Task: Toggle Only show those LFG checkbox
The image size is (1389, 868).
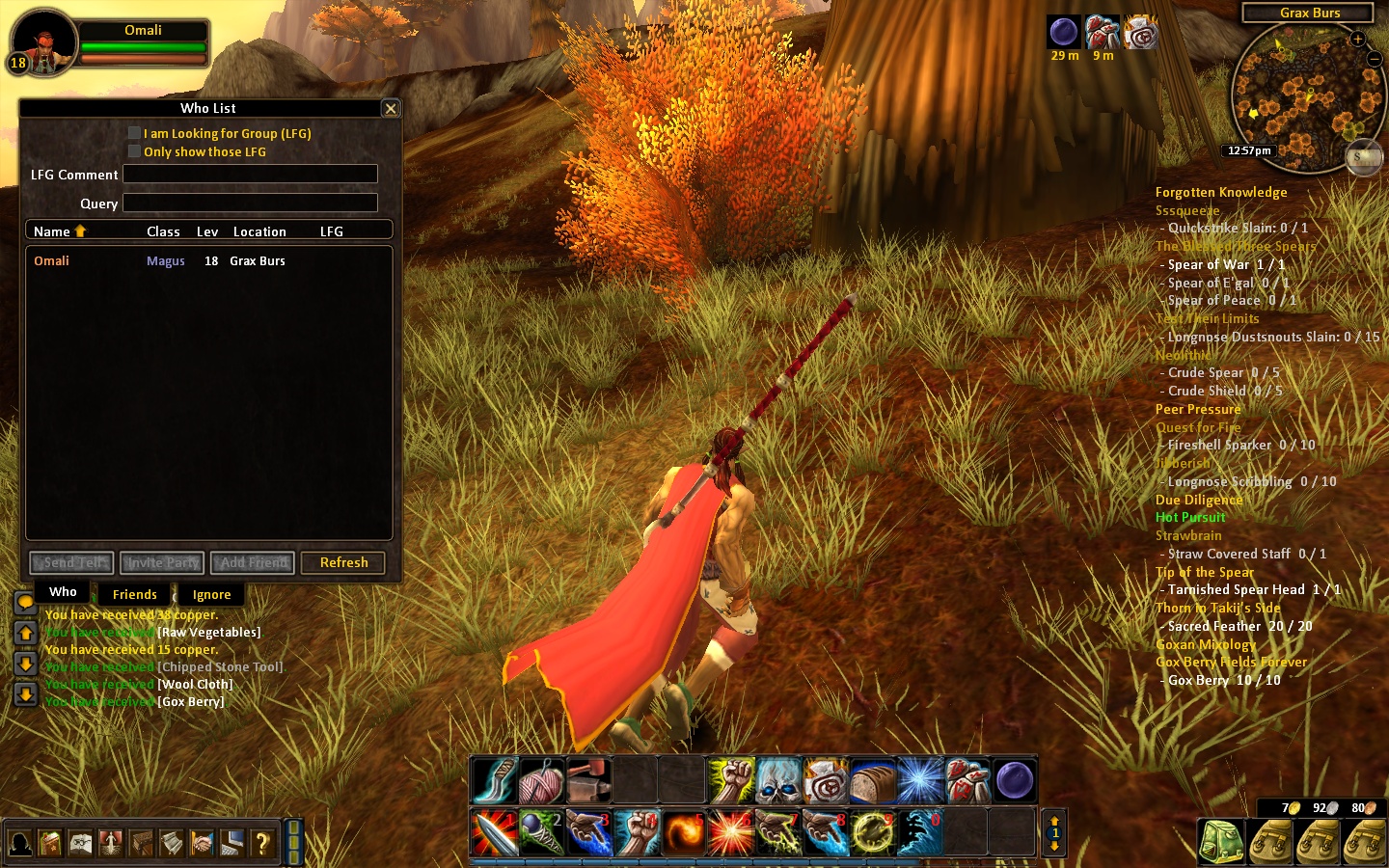Action: [134, 151]
